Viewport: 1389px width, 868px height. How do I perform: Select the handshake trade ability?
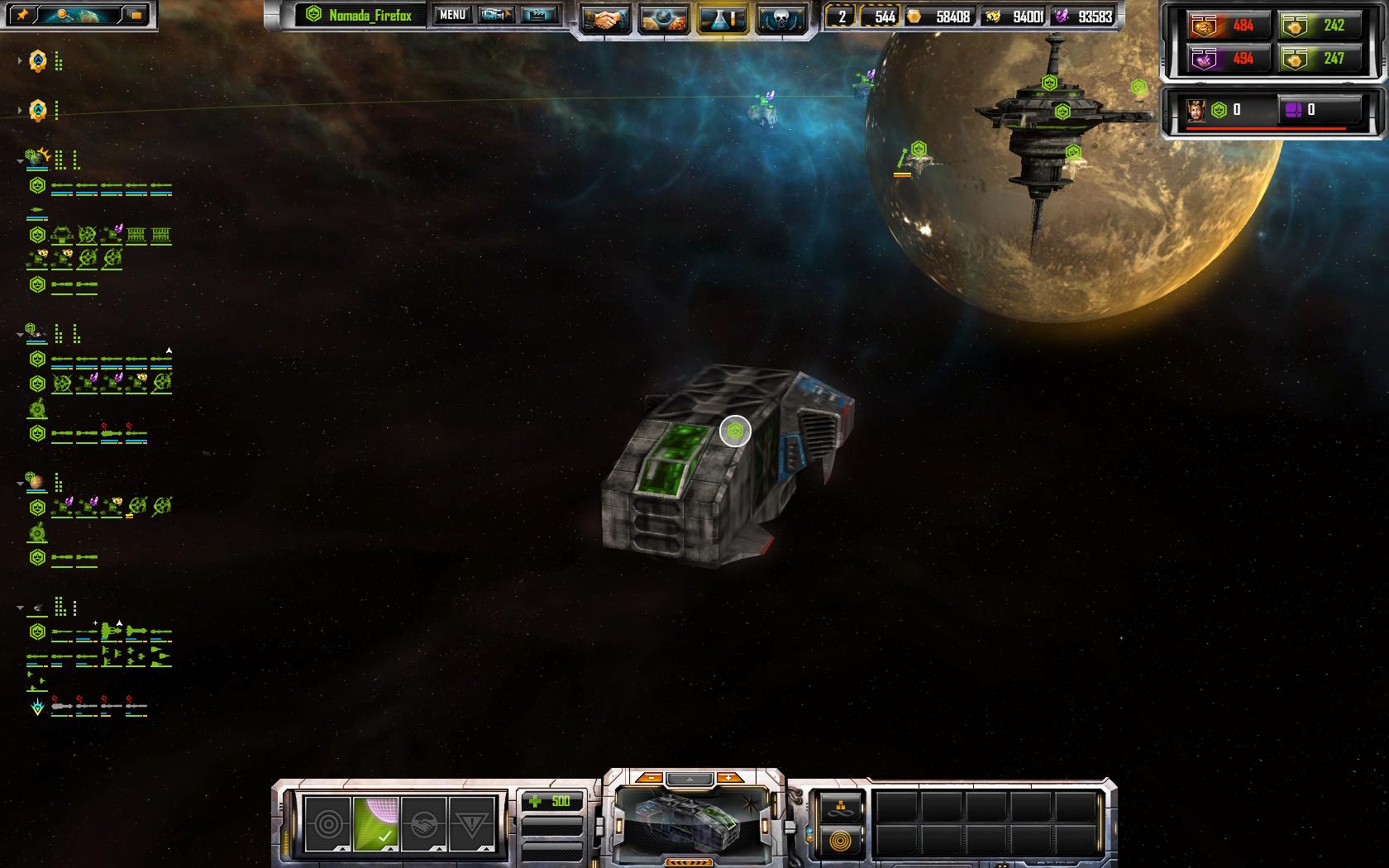(x=423, y=823)
